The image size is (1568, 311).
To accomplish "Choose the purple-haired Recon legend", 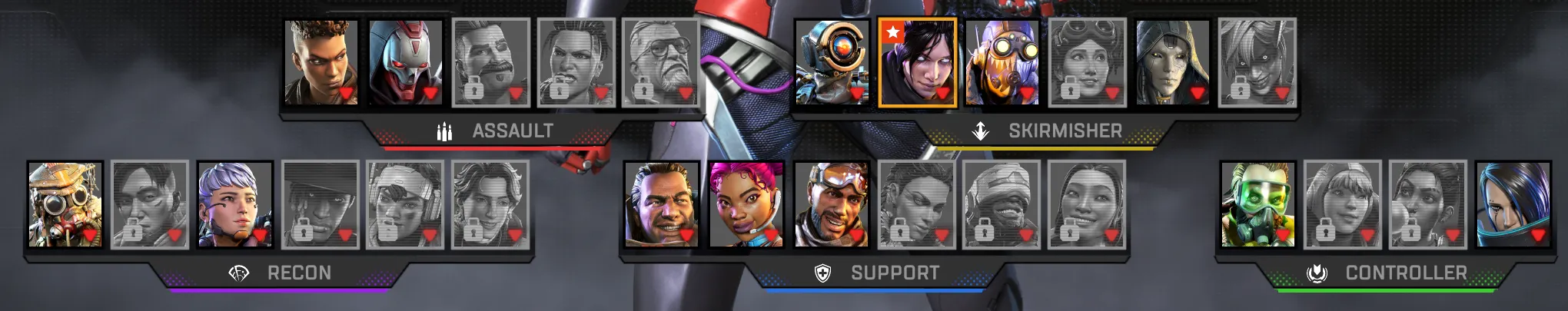I will click(x=234, y=204).
